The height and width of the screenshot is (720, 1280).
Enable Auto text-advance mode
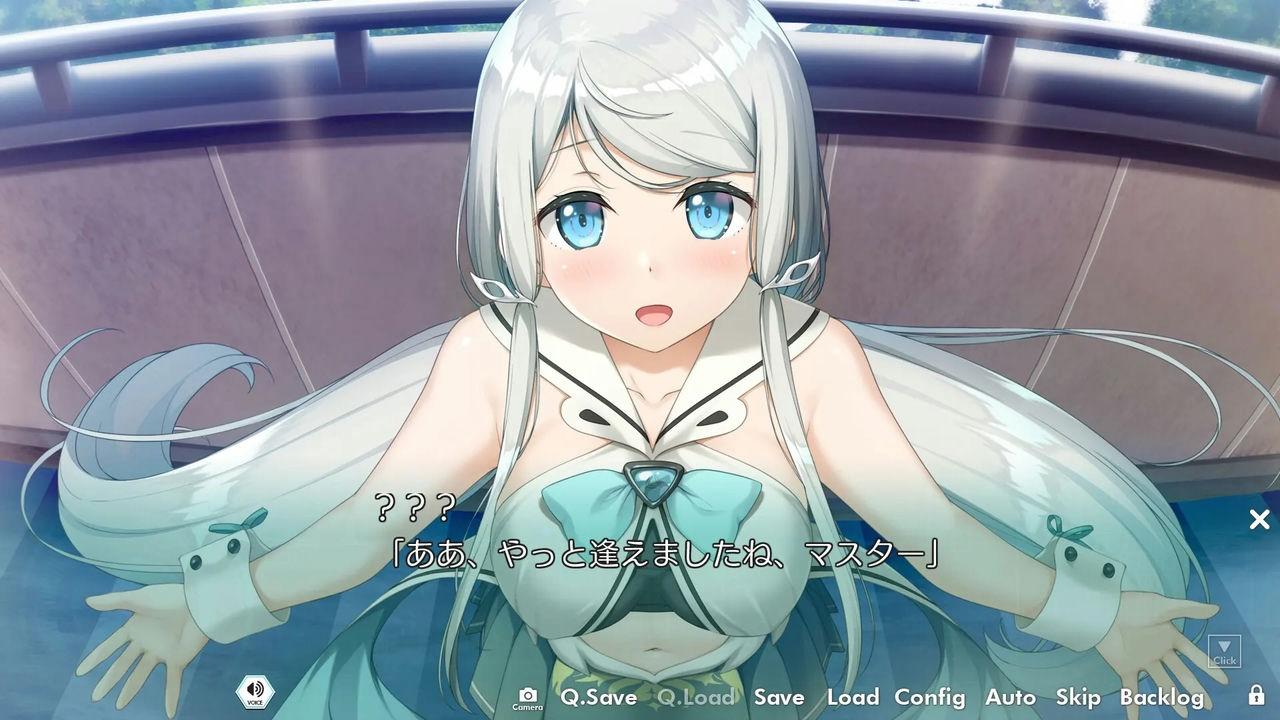[x=1012, y=697]
